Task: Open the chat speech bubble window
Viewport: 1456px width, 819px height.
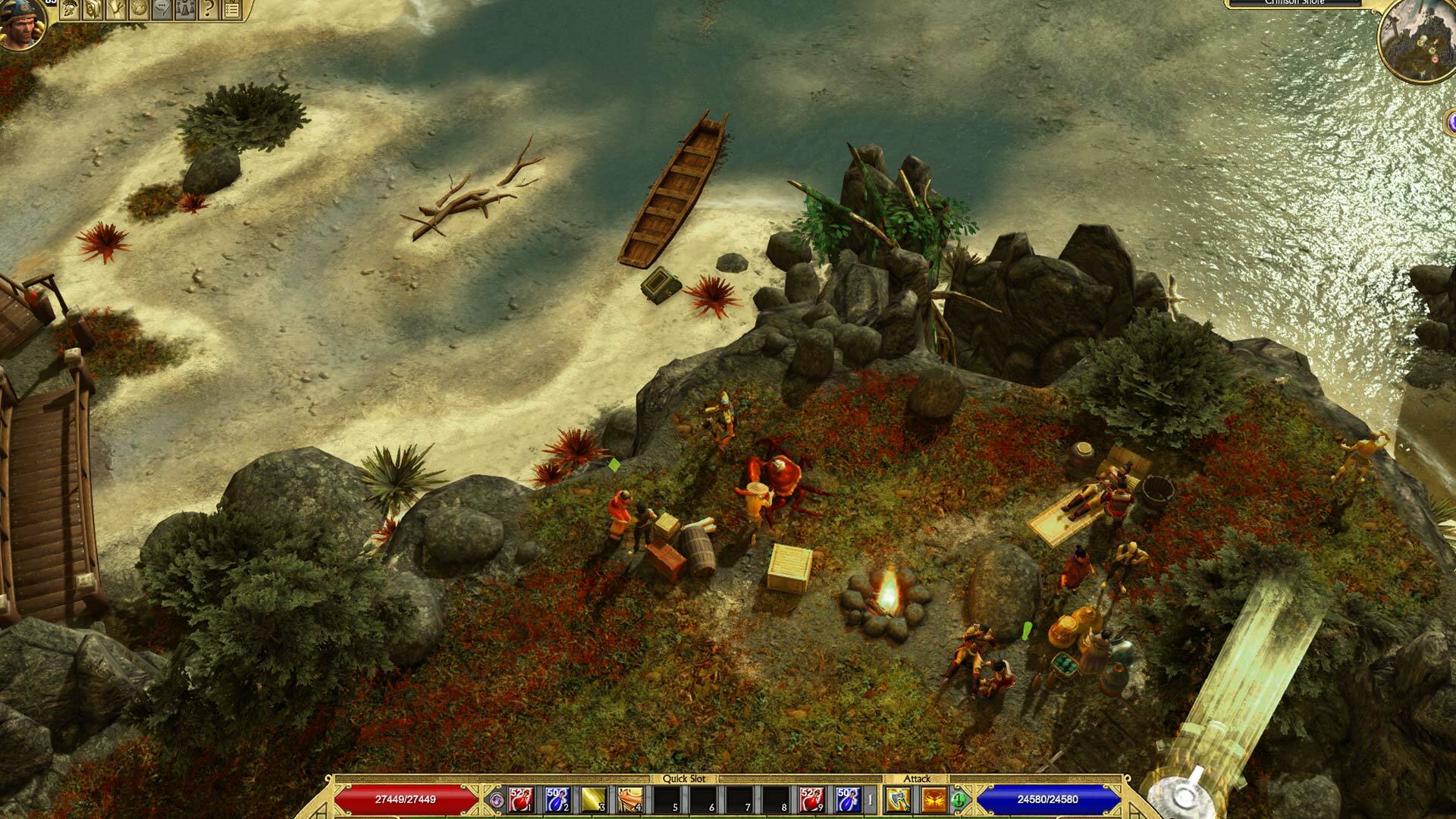Action: 162,11
